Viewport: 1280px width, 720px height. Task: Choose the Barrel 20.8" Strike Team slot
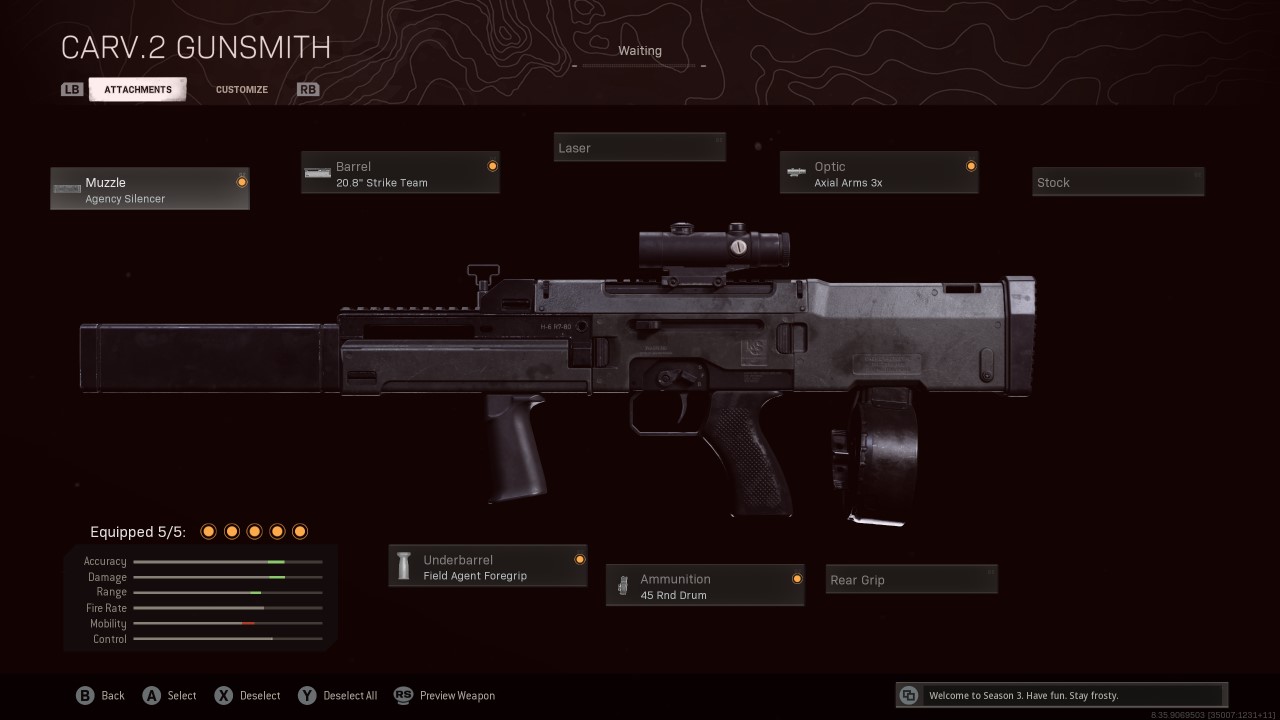point(400,173)
